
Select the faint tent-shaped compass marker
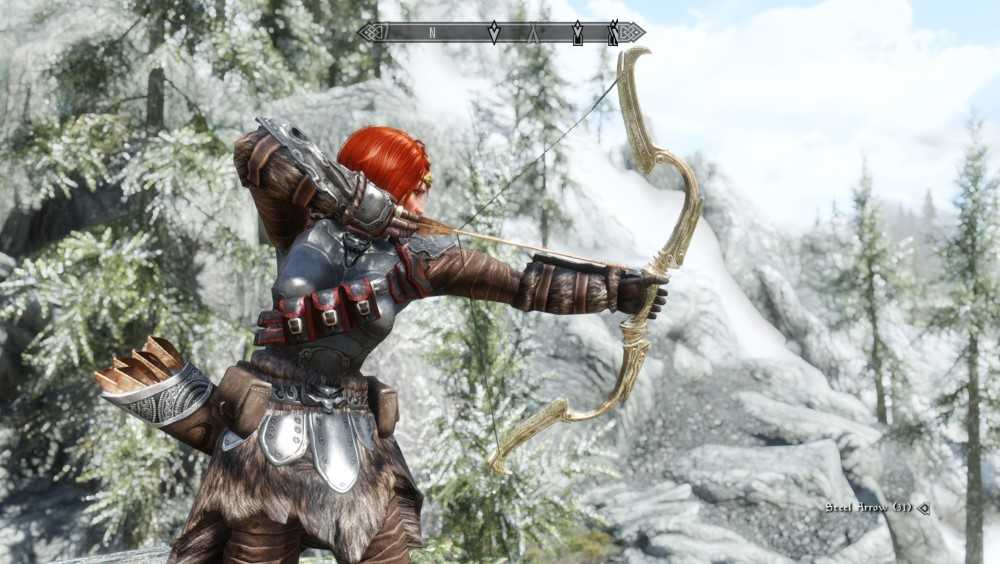pos(535,34)
